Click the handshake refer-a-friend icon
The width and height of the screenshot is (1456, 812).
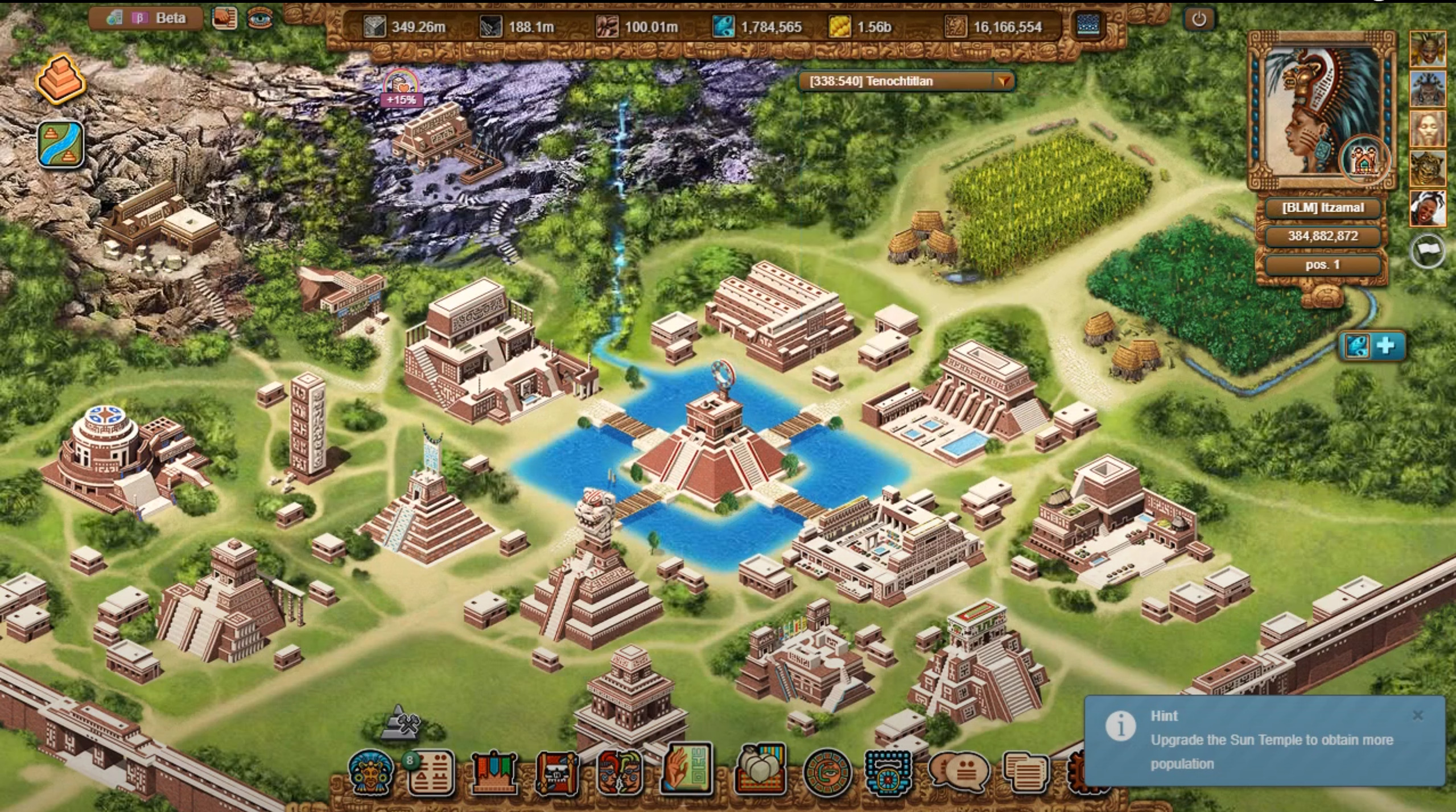224,18
